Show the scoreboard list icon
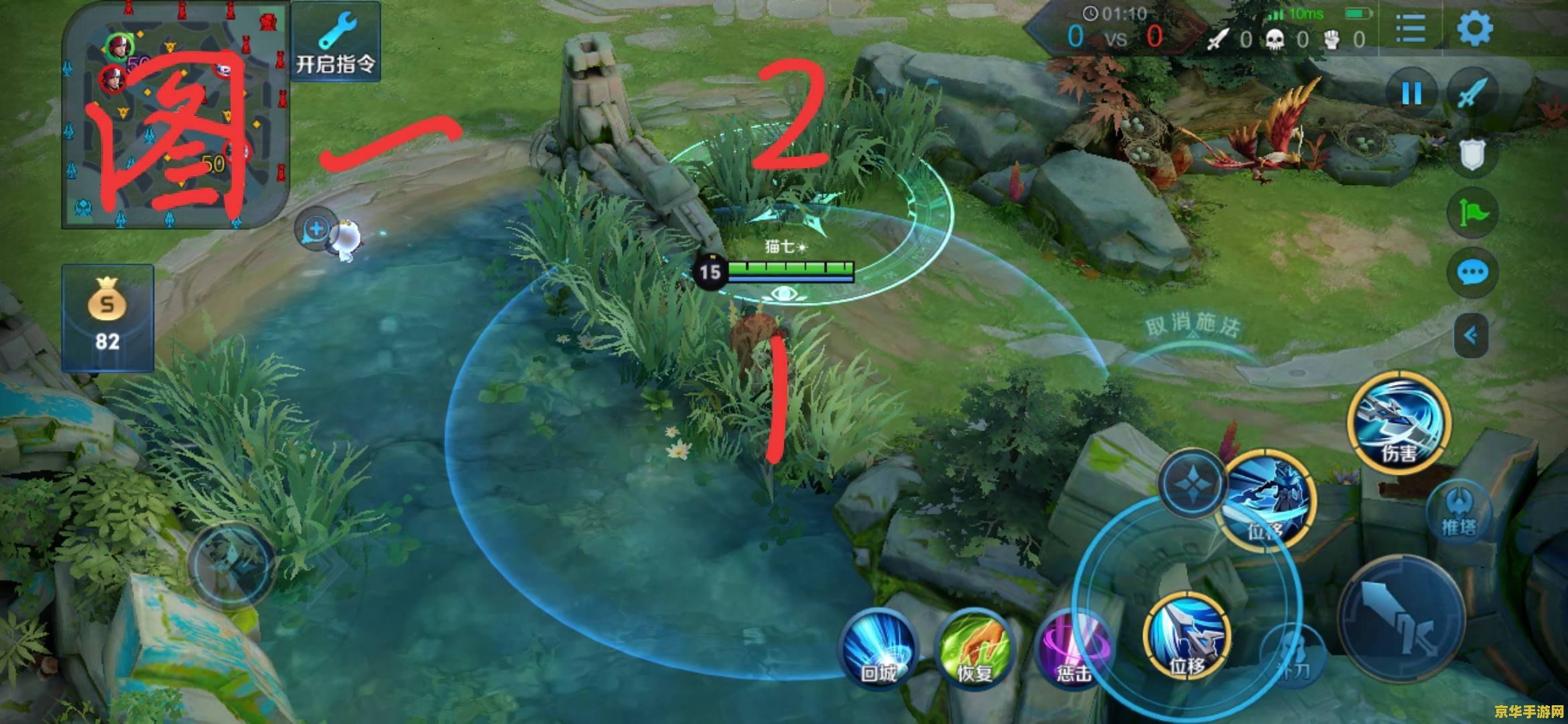Viewport: 1568px width, 724px height. point(1411,28)
